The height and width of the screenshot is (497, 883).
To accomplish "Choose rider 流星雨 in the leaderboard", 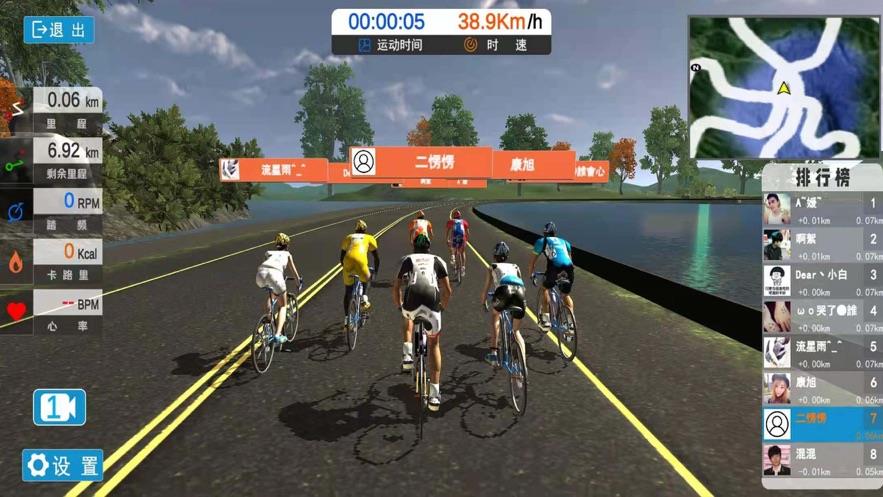I will click(x=822, y=353).
